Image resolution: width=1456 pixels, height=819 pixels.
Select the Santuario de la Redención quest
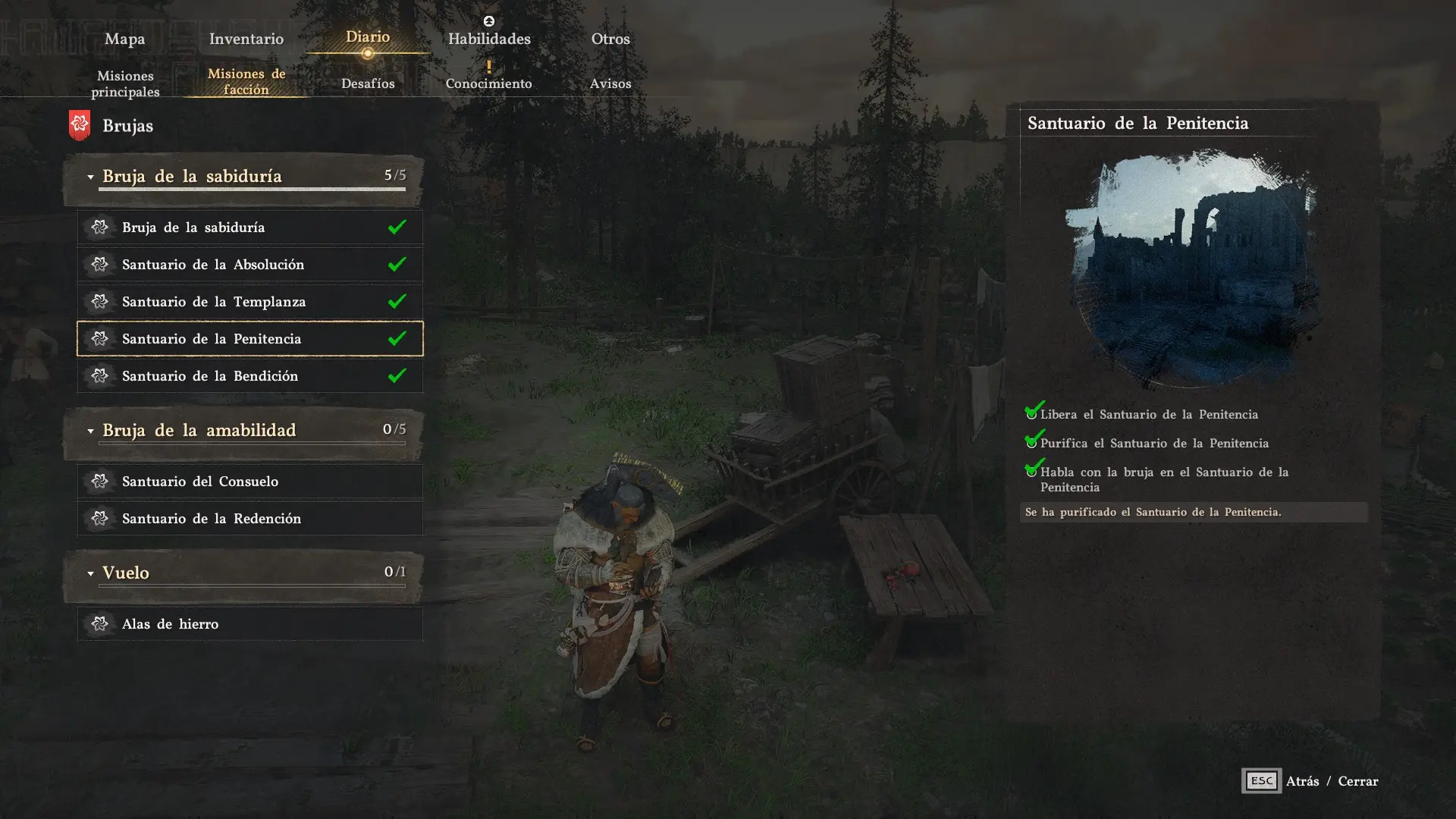click(x=249, y=519)
